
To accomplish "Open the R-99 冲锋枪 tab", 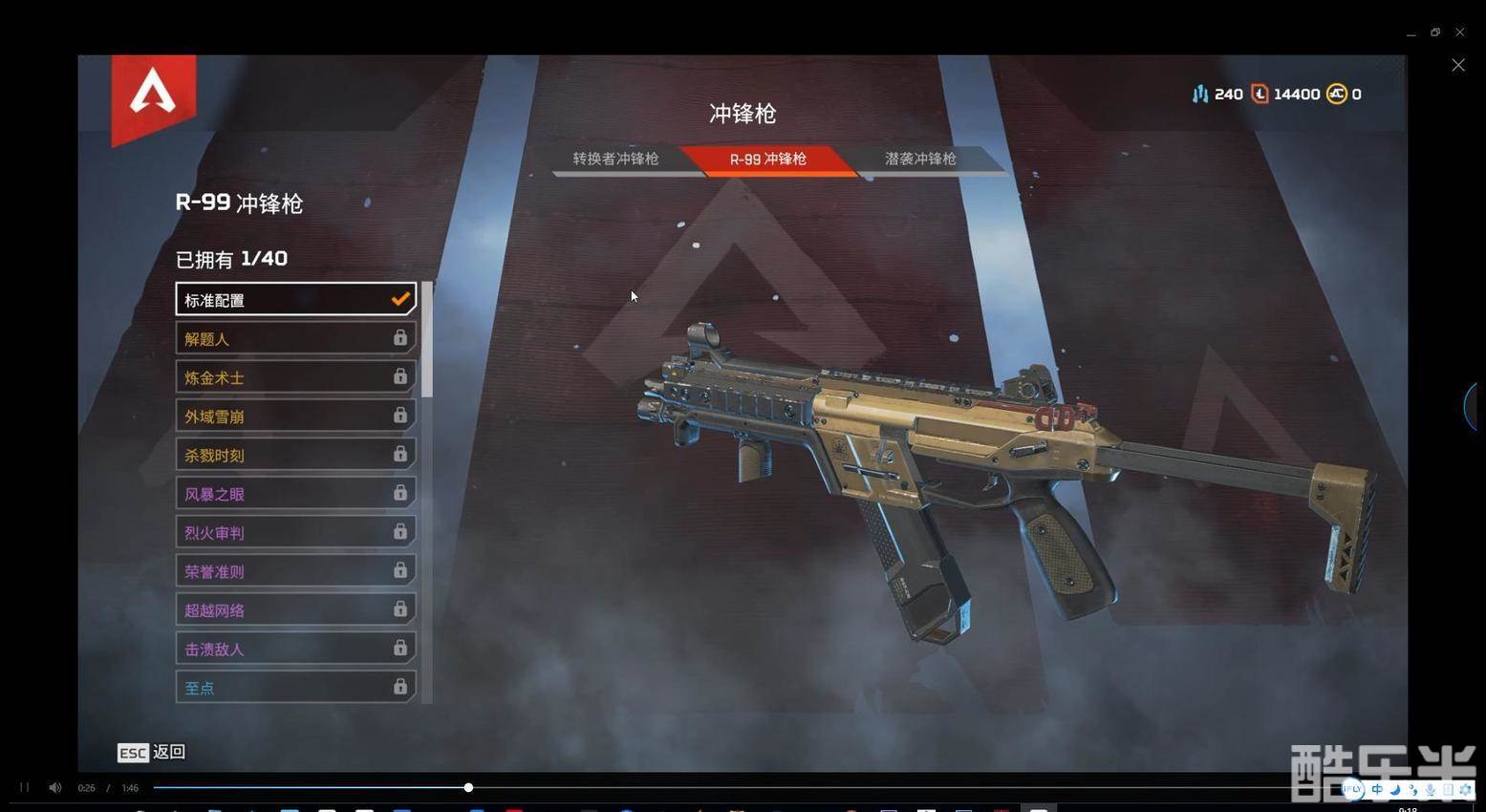I will tap(768, 160).
